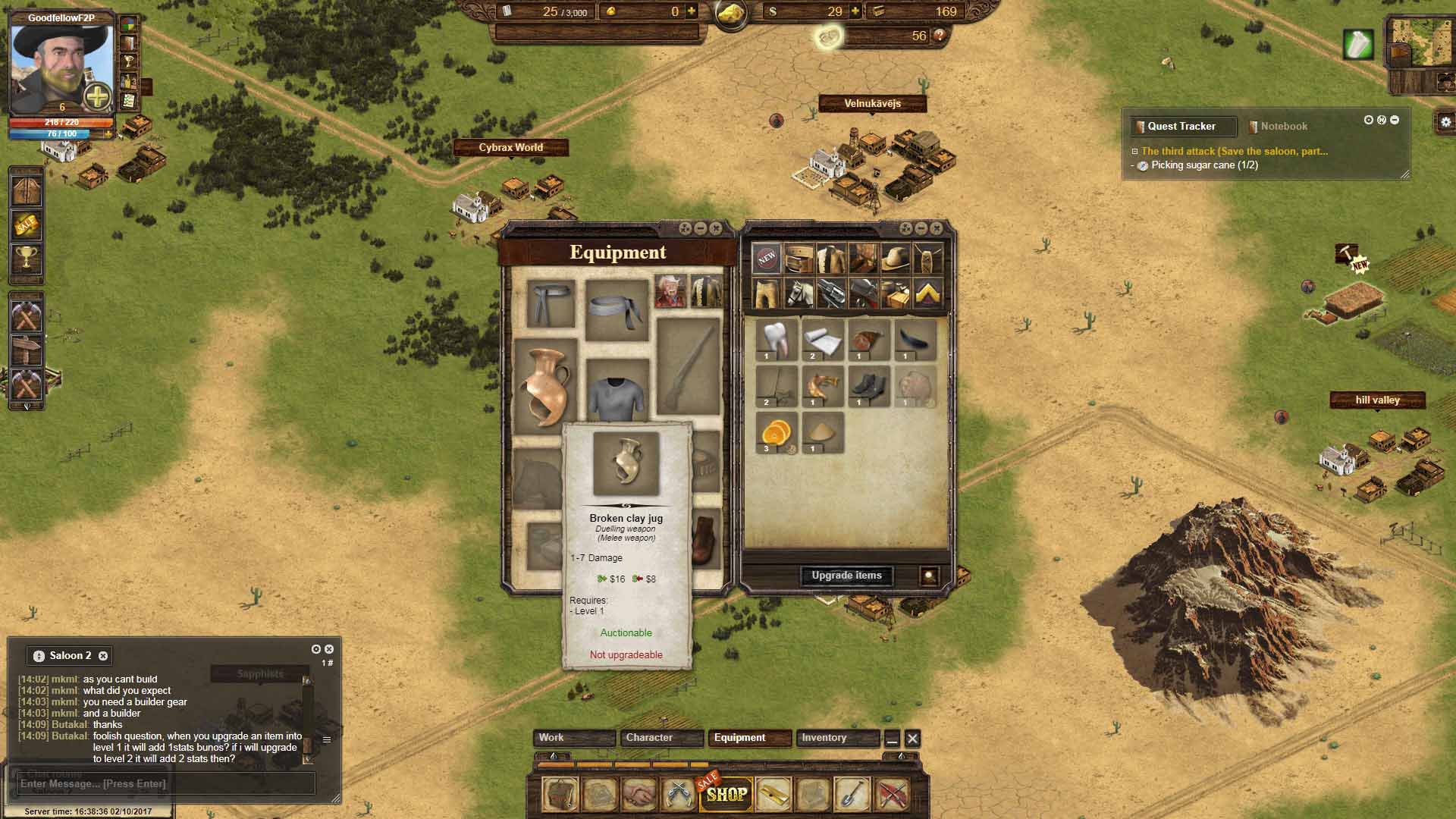
Task: Pick the white tooth inventory item
Action: pos(777,340)
